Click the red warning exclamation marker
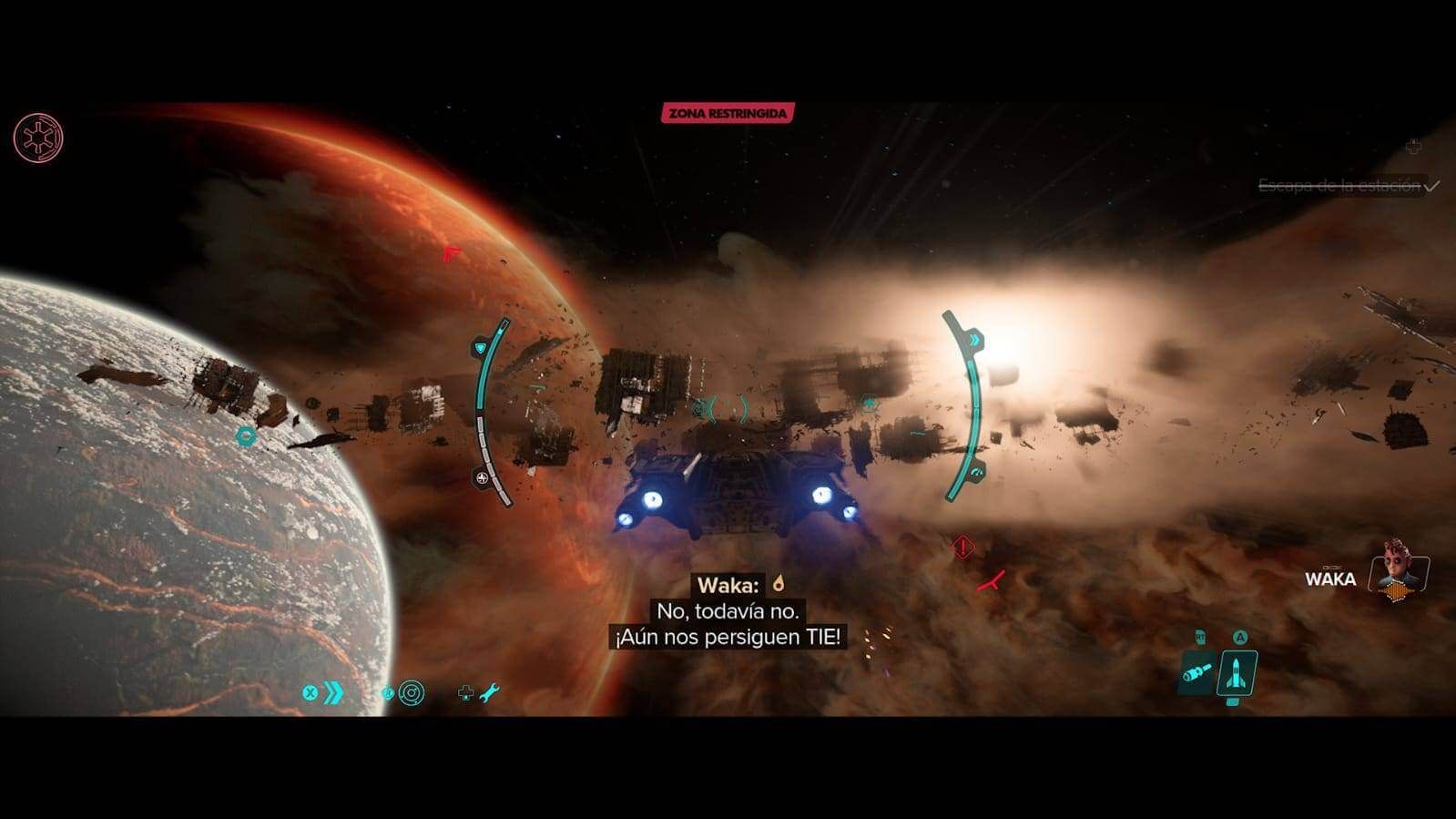Viewport: 1456px width, 819px height. [961, 546]
